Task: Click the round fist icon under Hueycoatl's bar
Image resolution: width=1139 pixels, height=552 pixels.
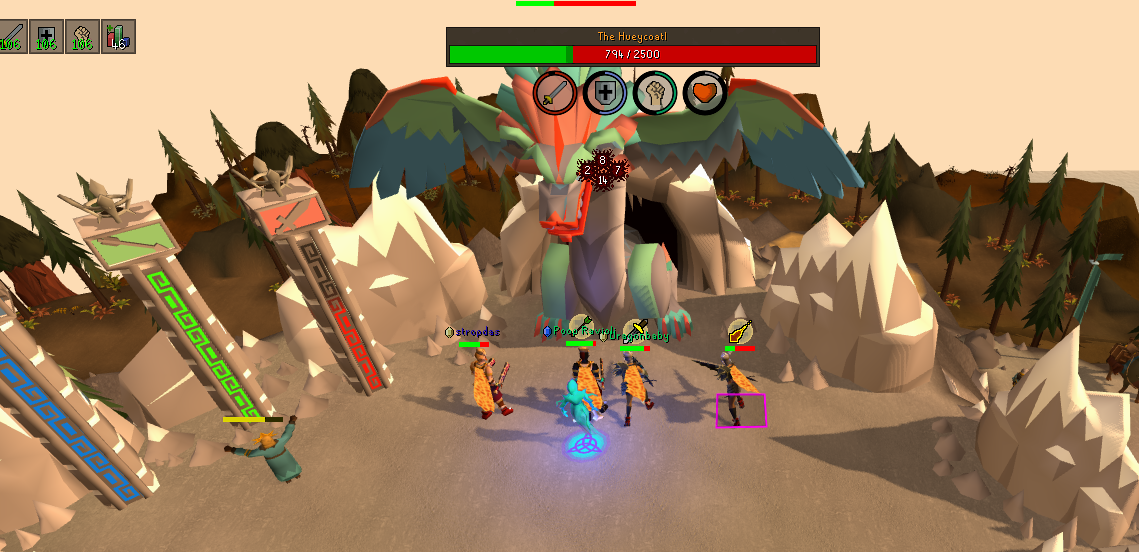Action: click(655, 93)
